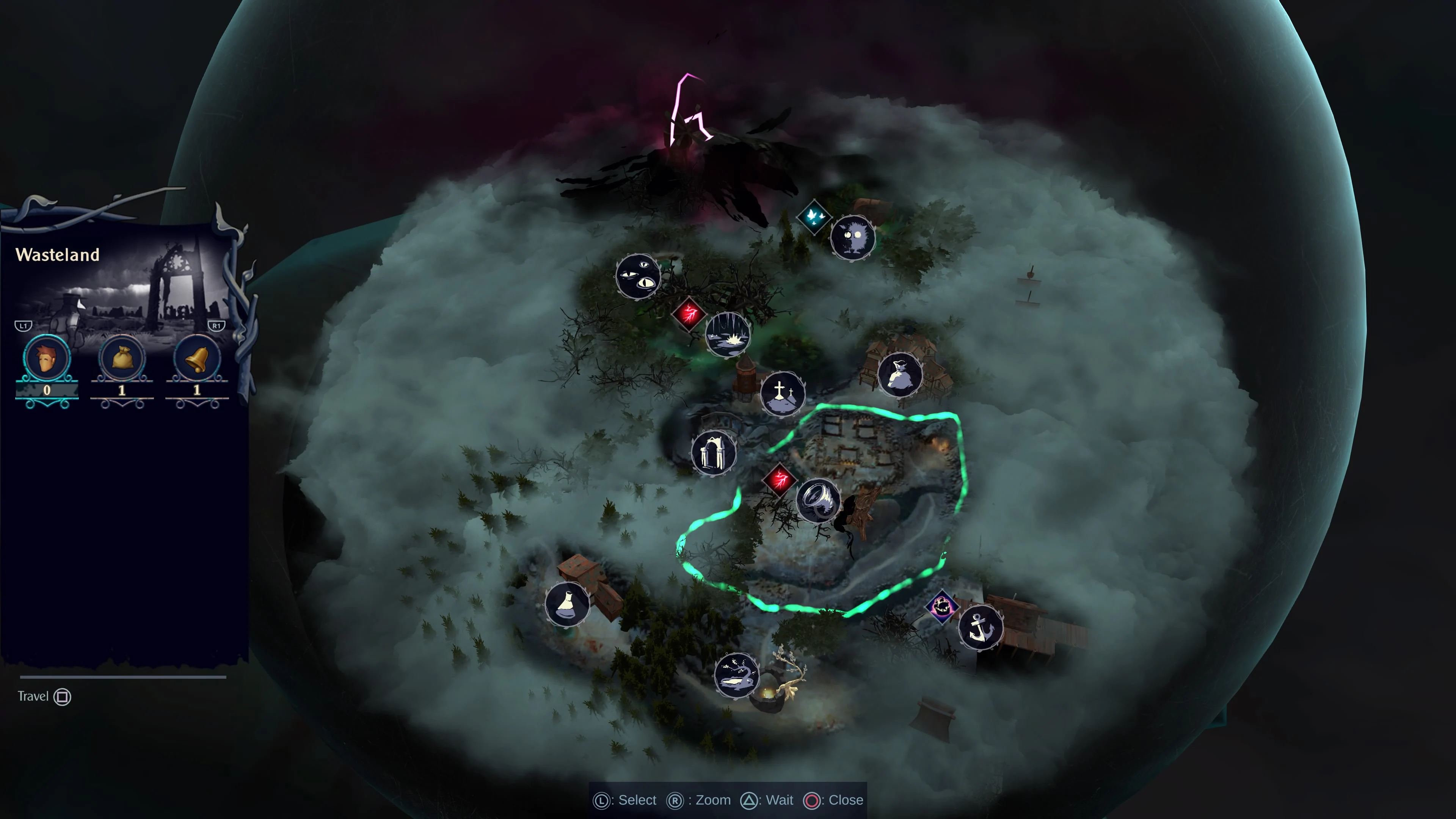Open the anchor harbor location node
This screenshot has height=819, width=1456.
[x=981, y=628]
